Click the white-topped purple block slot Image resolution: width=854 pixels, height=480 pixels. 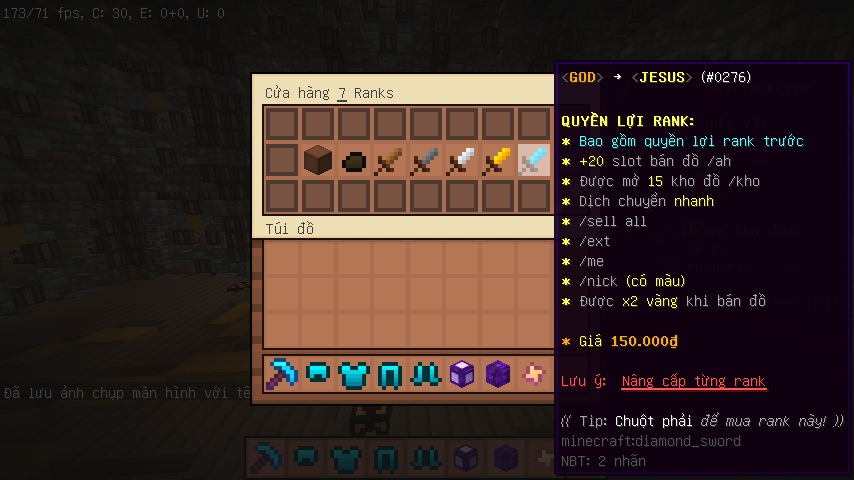click(x=462, y=374)
